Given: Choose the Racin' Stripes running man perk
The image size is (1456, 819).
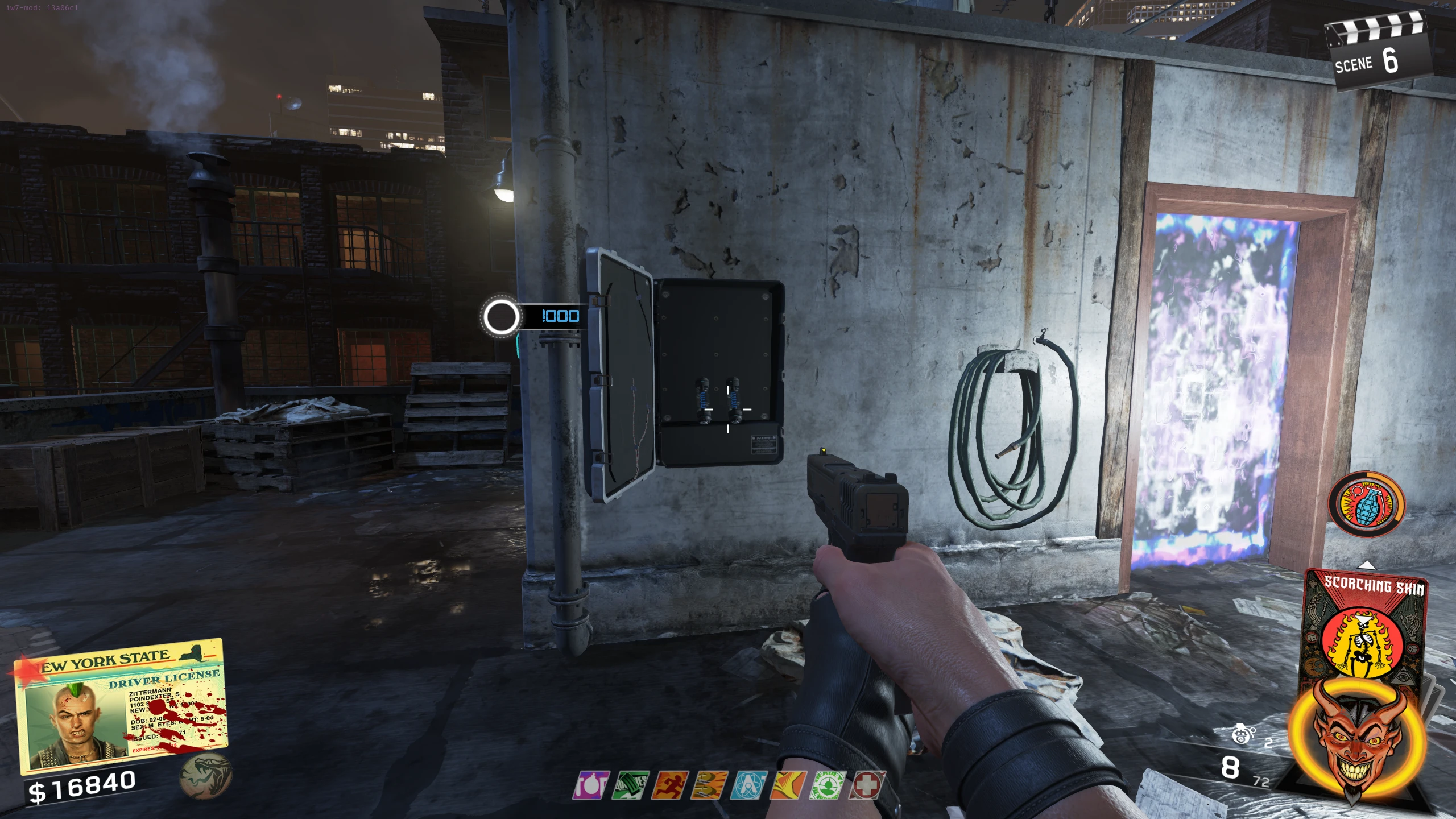Looking at the screenshot, I should 670,785.
